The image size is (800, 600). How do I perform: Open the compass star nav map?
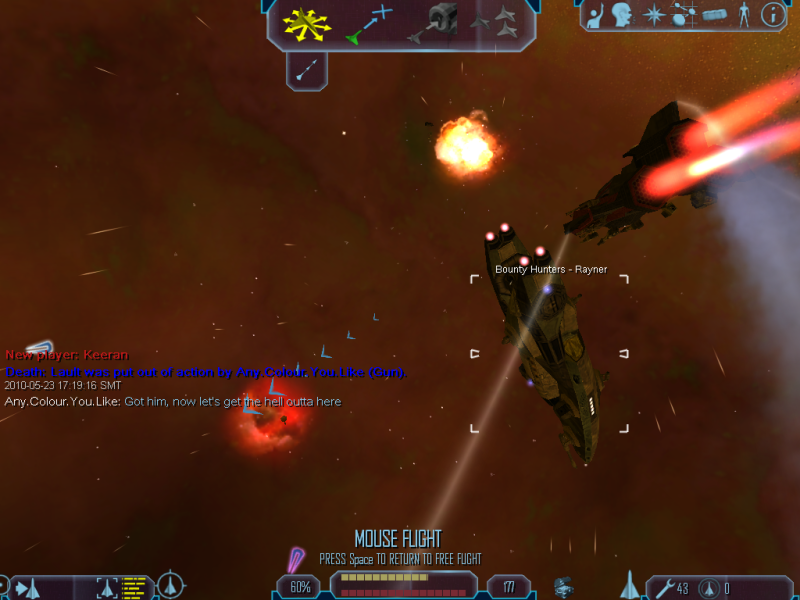(654, 15)
